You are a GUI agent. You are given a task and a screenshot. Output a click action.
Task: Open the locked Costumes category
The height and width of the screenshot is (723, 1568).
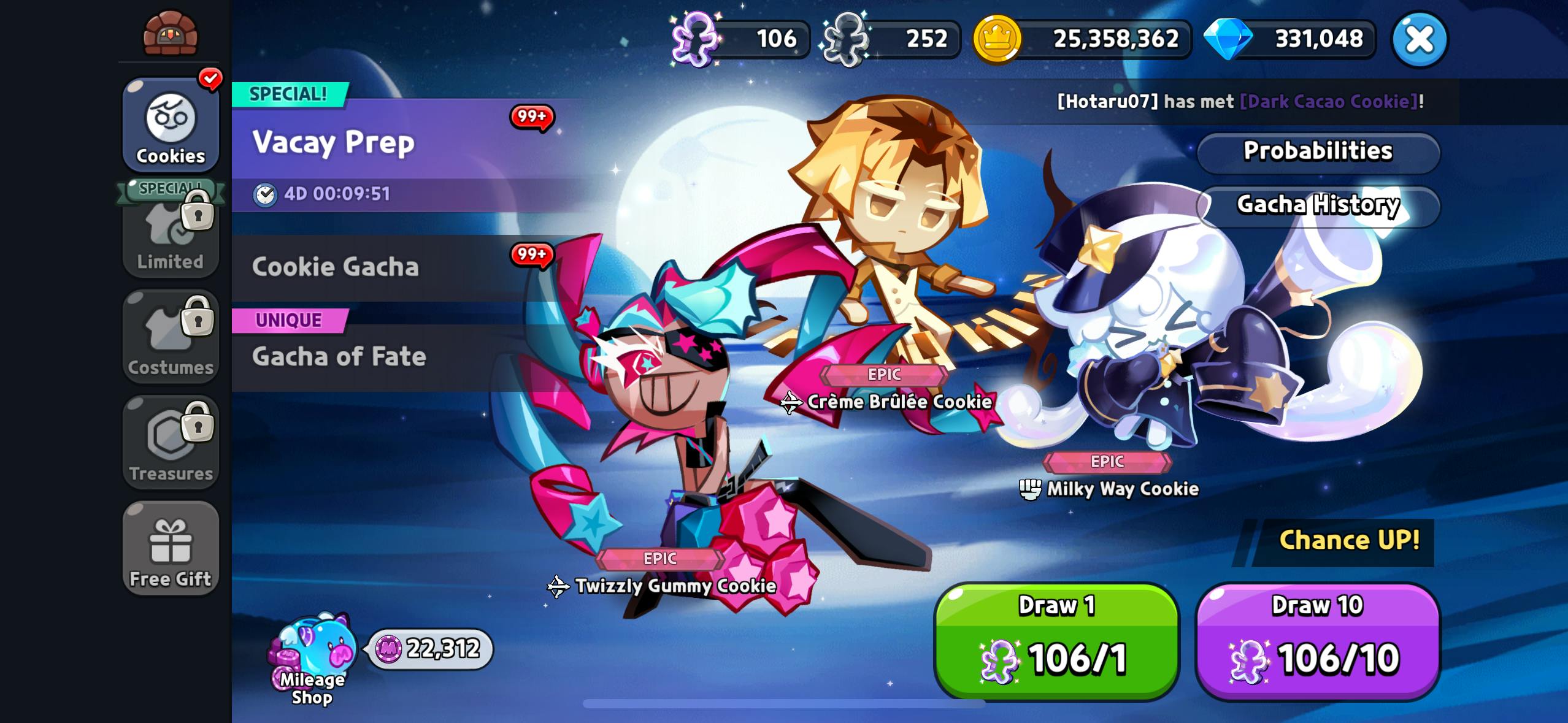[x=171, y=337]
